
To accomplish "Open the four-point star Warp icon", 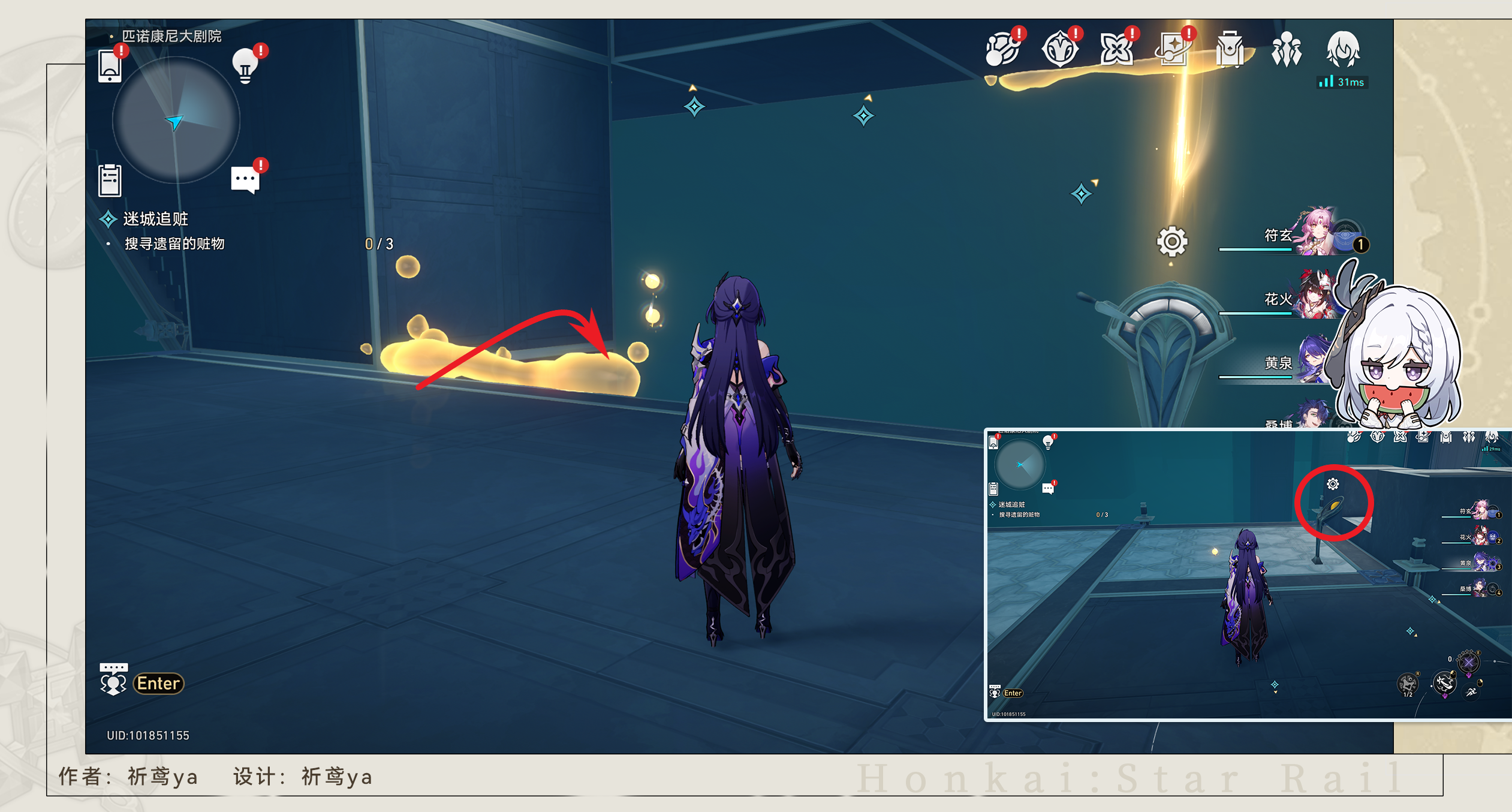I will [x=1116, y=49].
